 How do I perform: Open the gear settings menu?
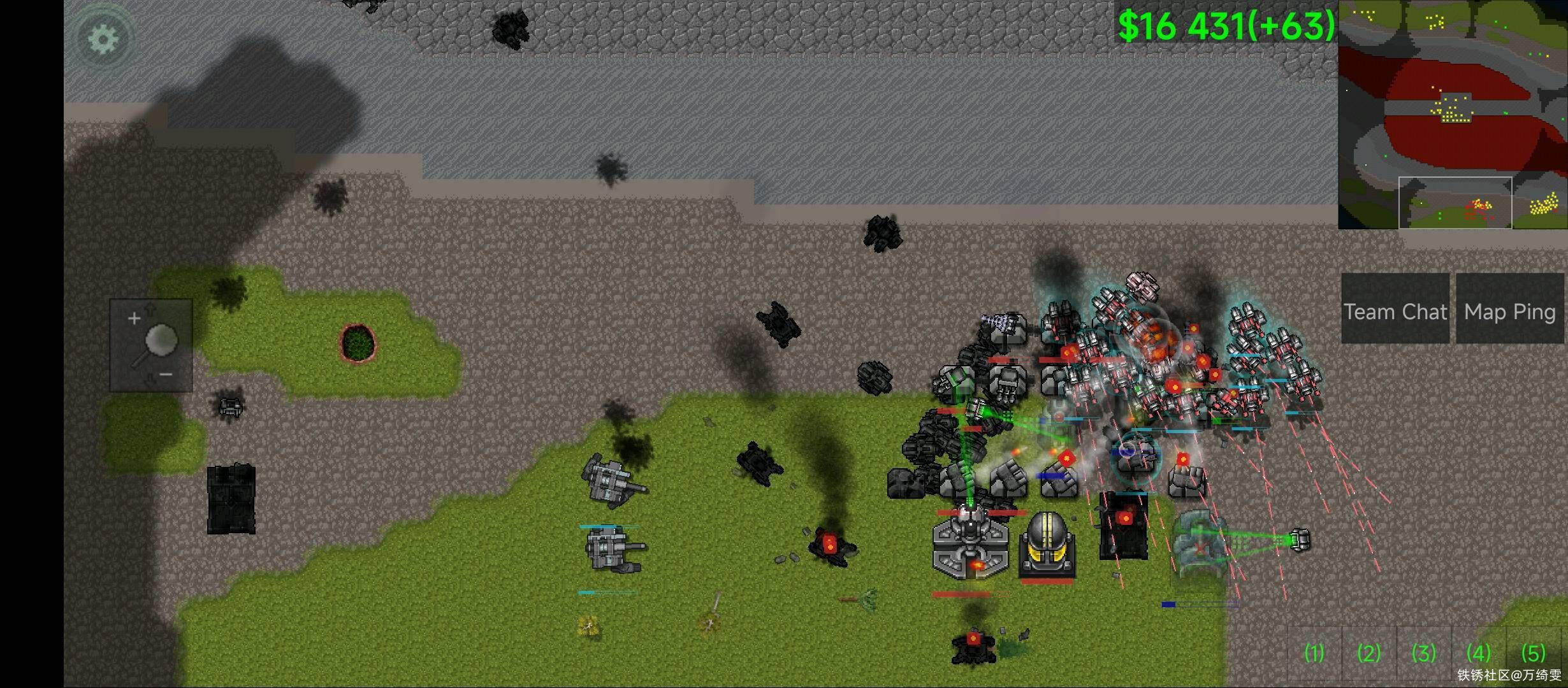(x=103, y=39)
